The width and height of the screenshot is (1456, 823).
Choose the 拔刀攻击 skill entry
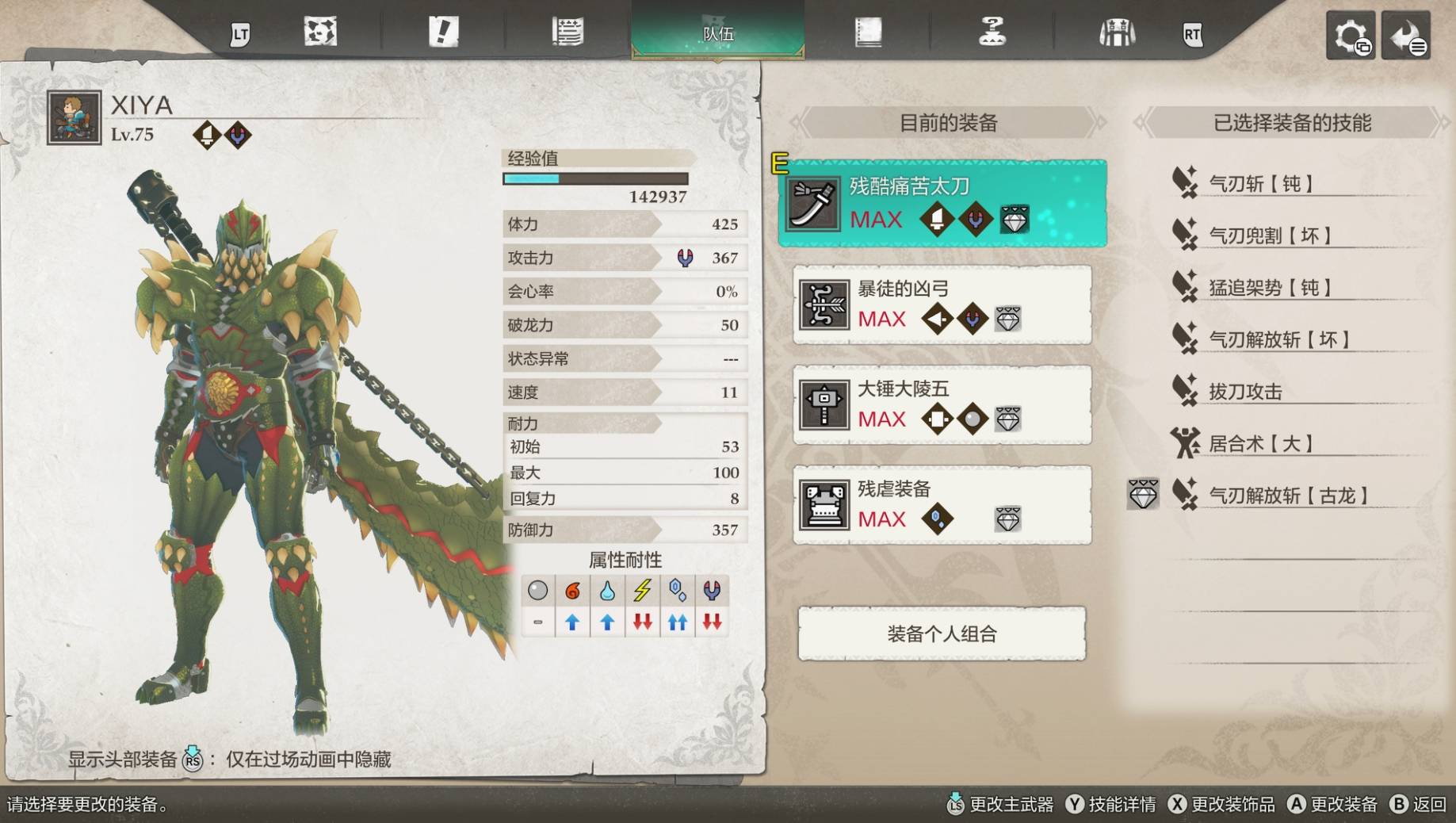click(x=1245, y=392)
